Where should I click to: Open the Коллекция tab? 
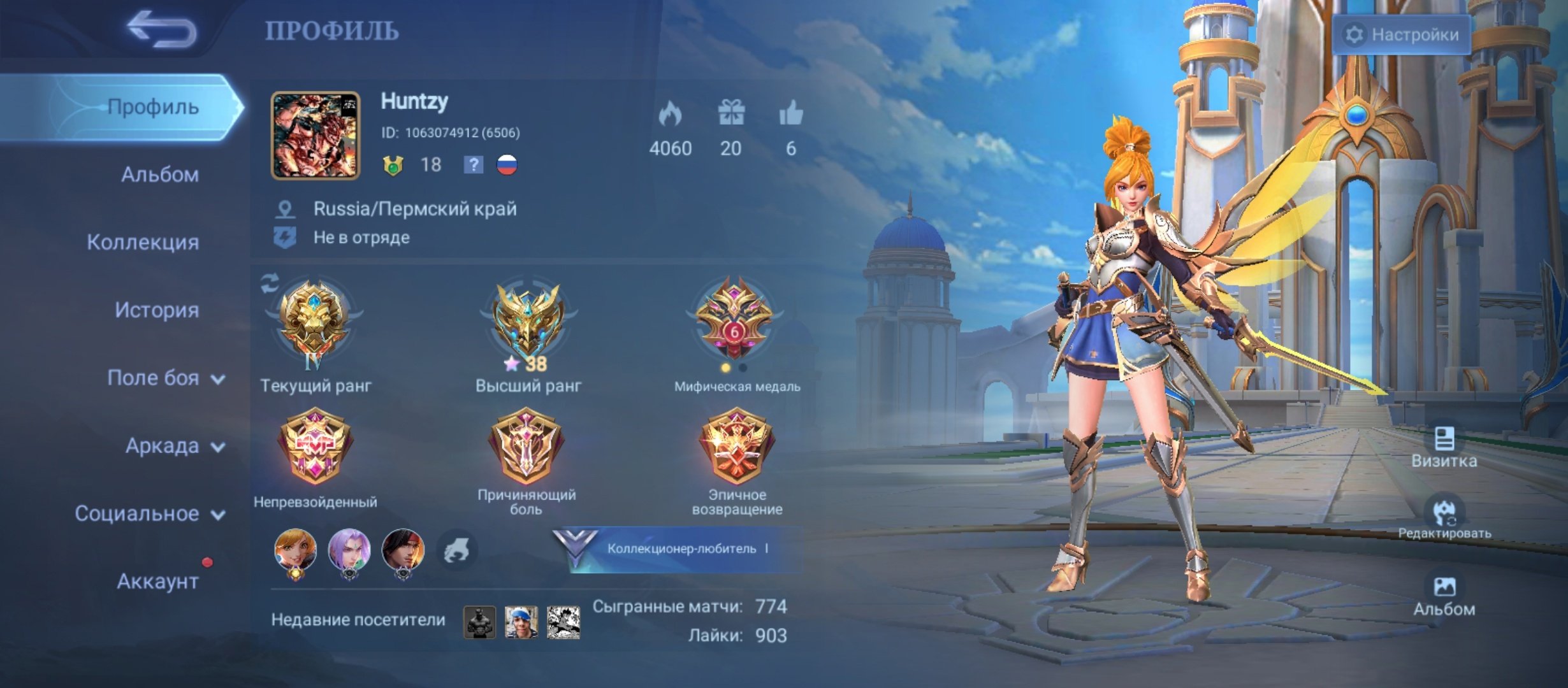pos(143,242)
